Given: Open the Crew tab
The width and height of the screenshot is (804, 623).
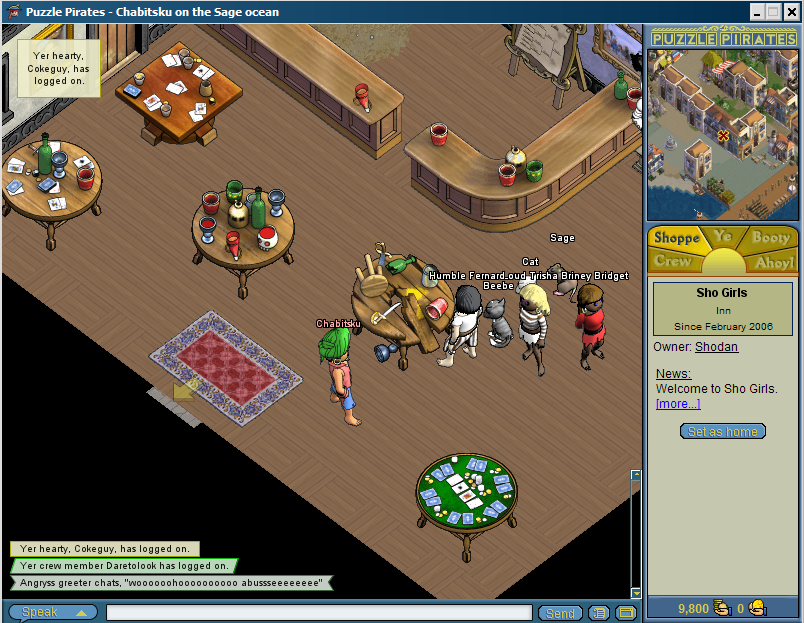Looking at the screenshot, I should point(672,262).
